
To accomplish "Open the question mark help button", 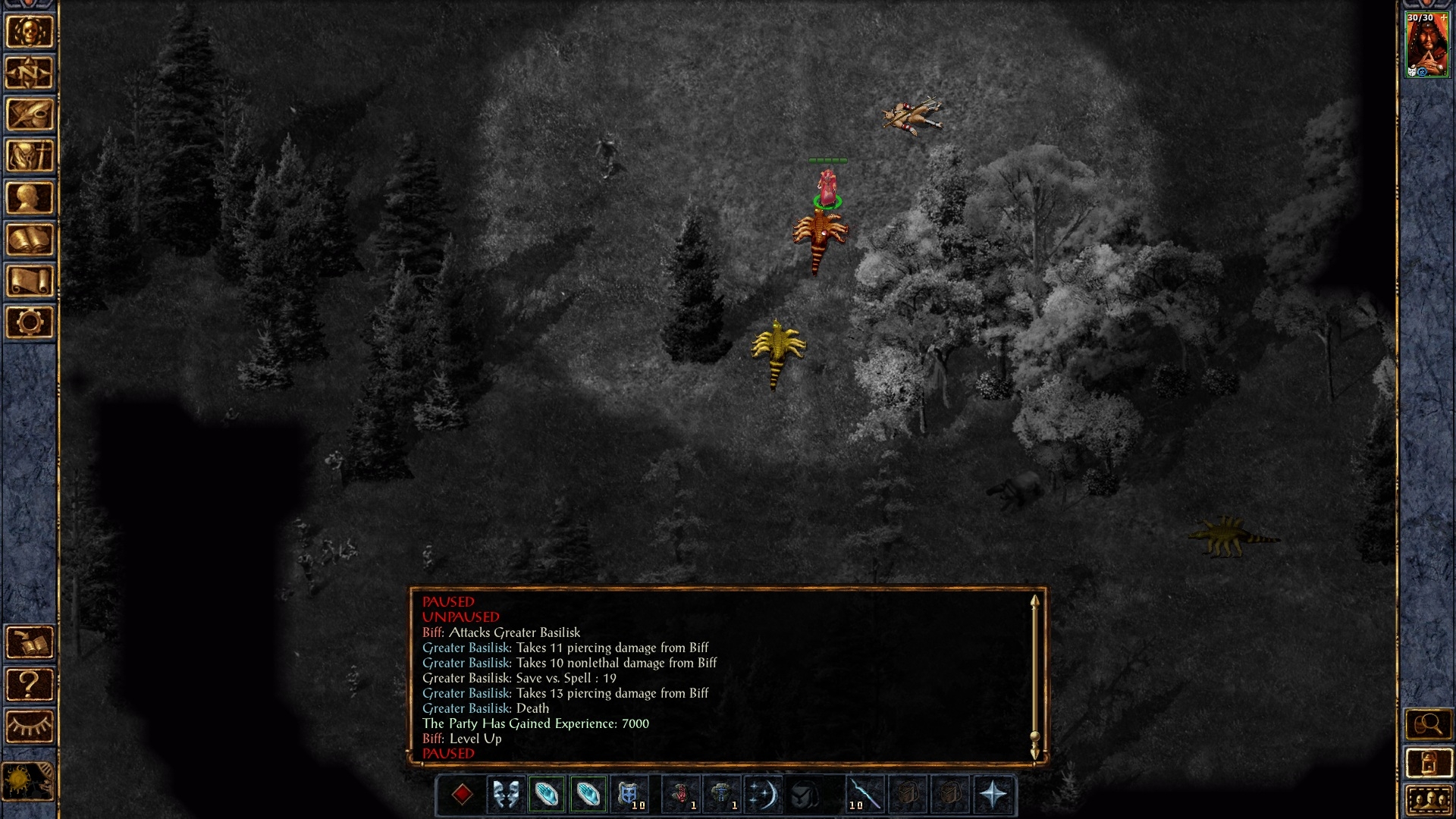I will tap(30, 685).
